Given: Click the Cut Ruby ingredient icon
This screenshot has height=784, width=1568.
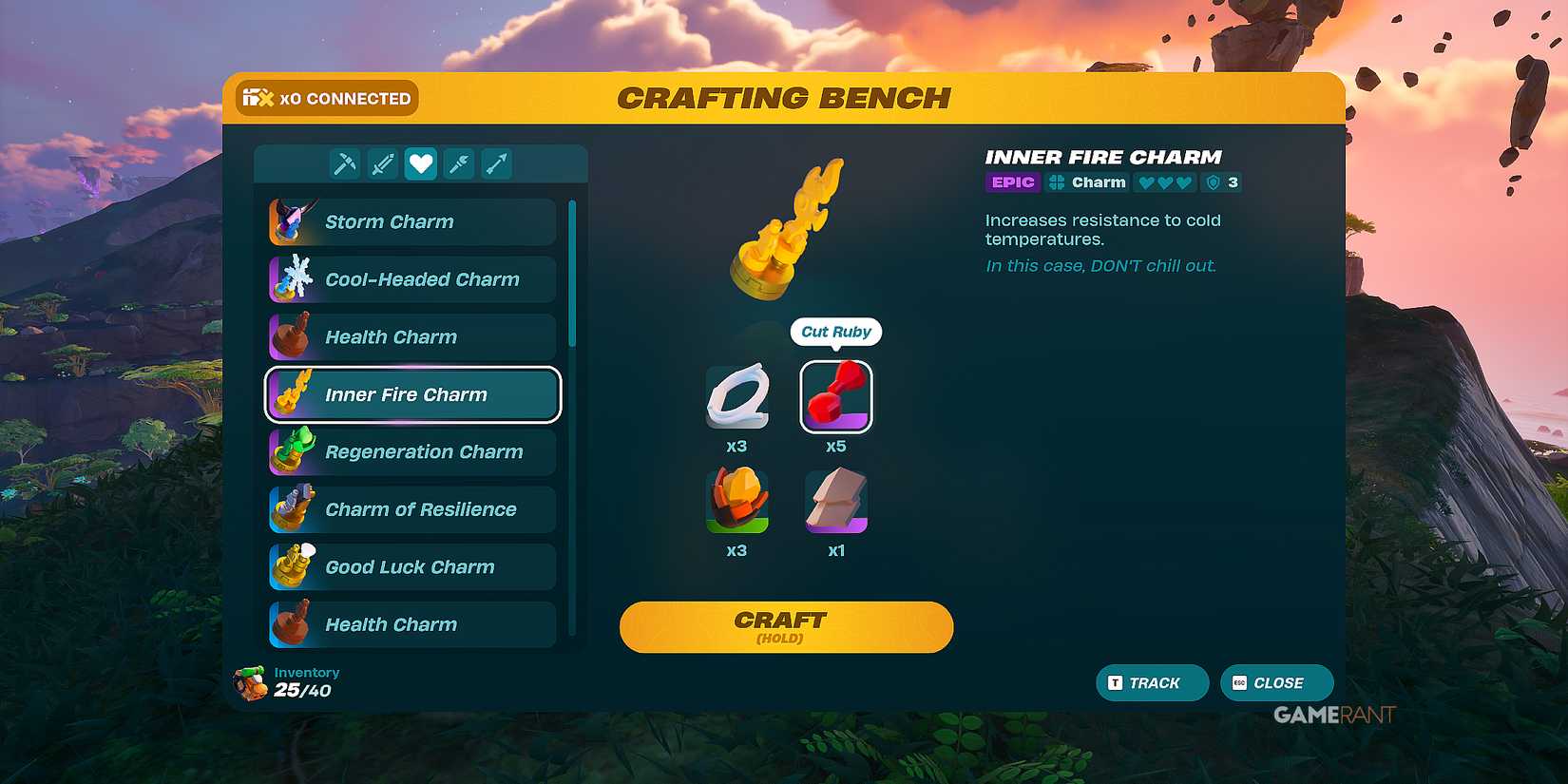Looking at the screenshot, I should [x=835, y=397].
